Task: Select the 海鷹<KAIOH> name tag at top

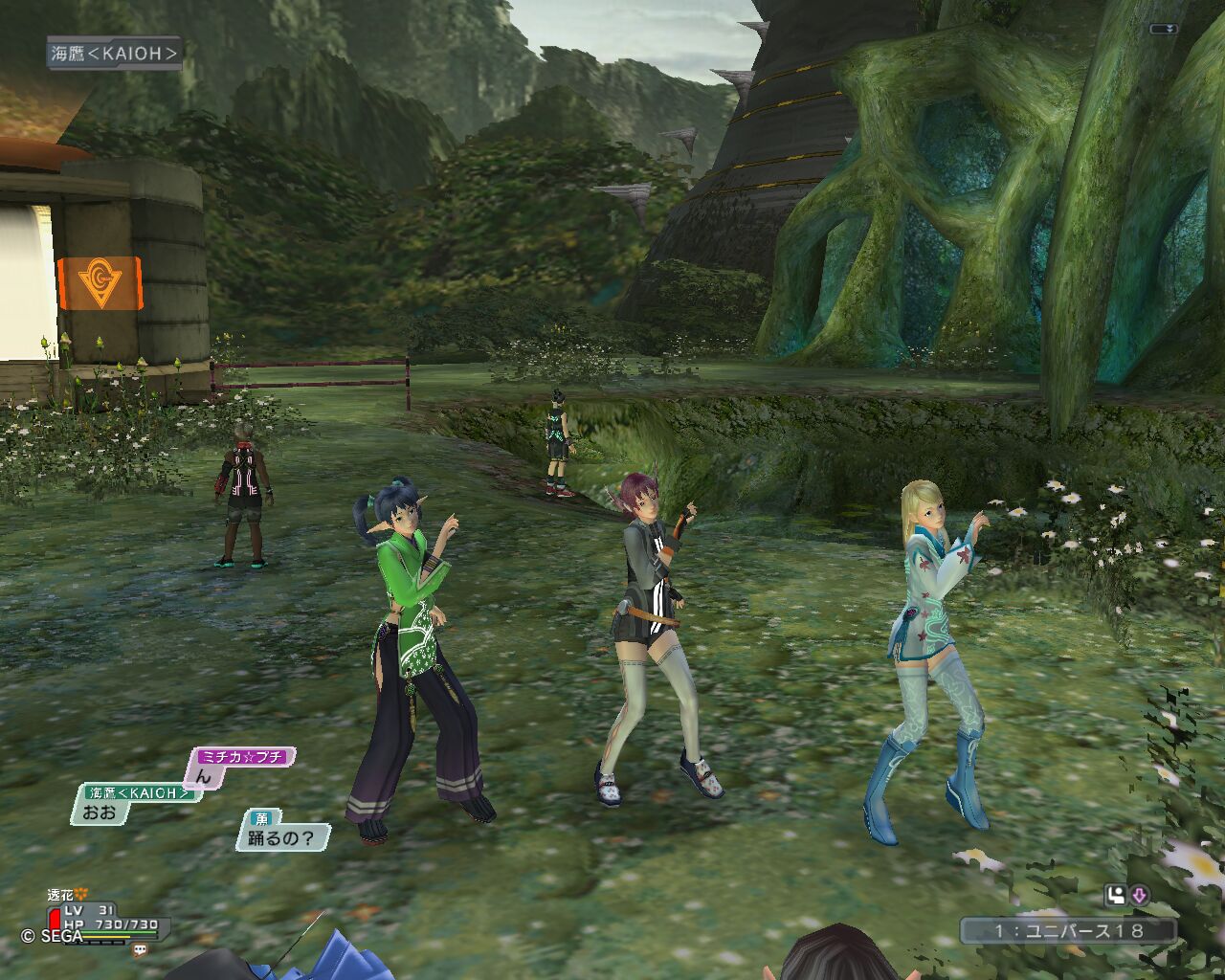Action: click(x=115, y=54)
